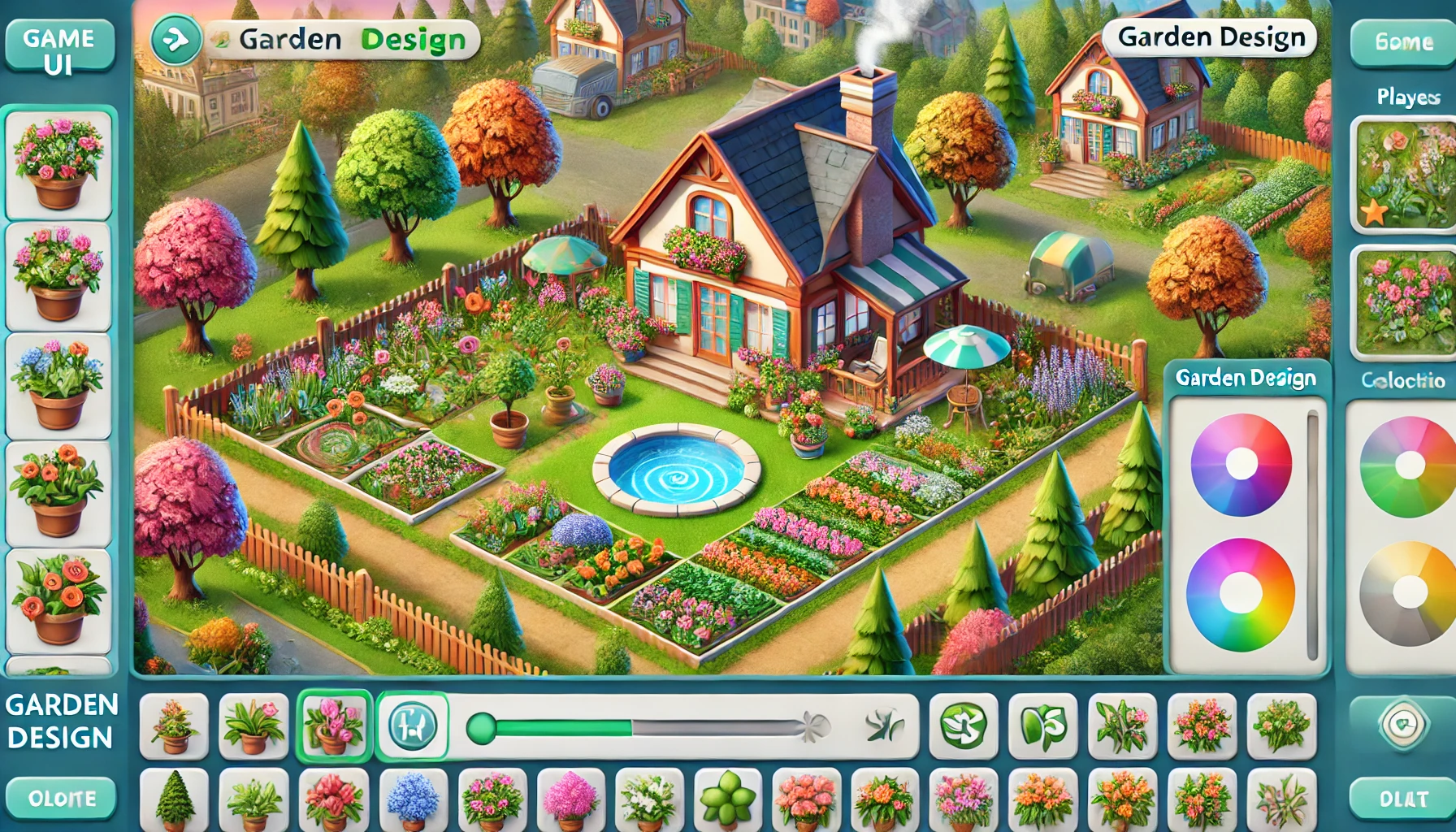Click the round target icon button
1456x832 pixels.
tap(1403, 723)
